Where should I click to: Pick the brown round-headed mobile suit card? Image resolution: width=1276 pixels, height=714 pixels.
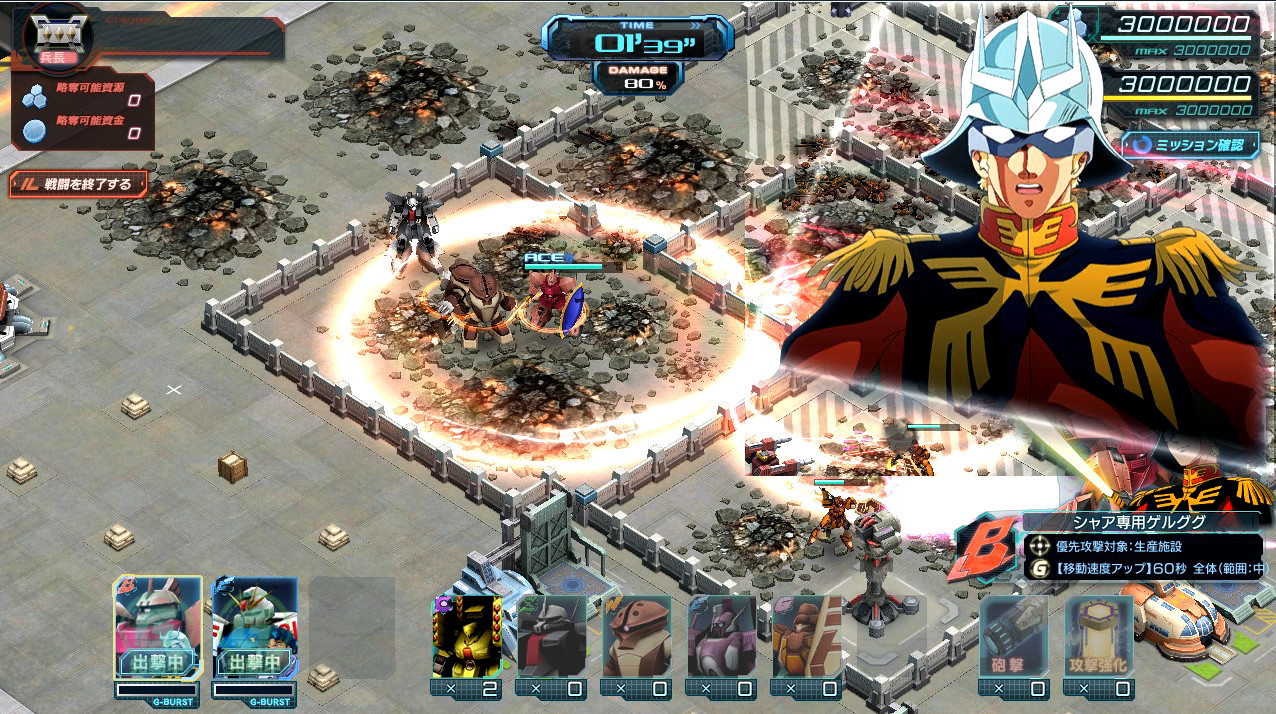636,636
